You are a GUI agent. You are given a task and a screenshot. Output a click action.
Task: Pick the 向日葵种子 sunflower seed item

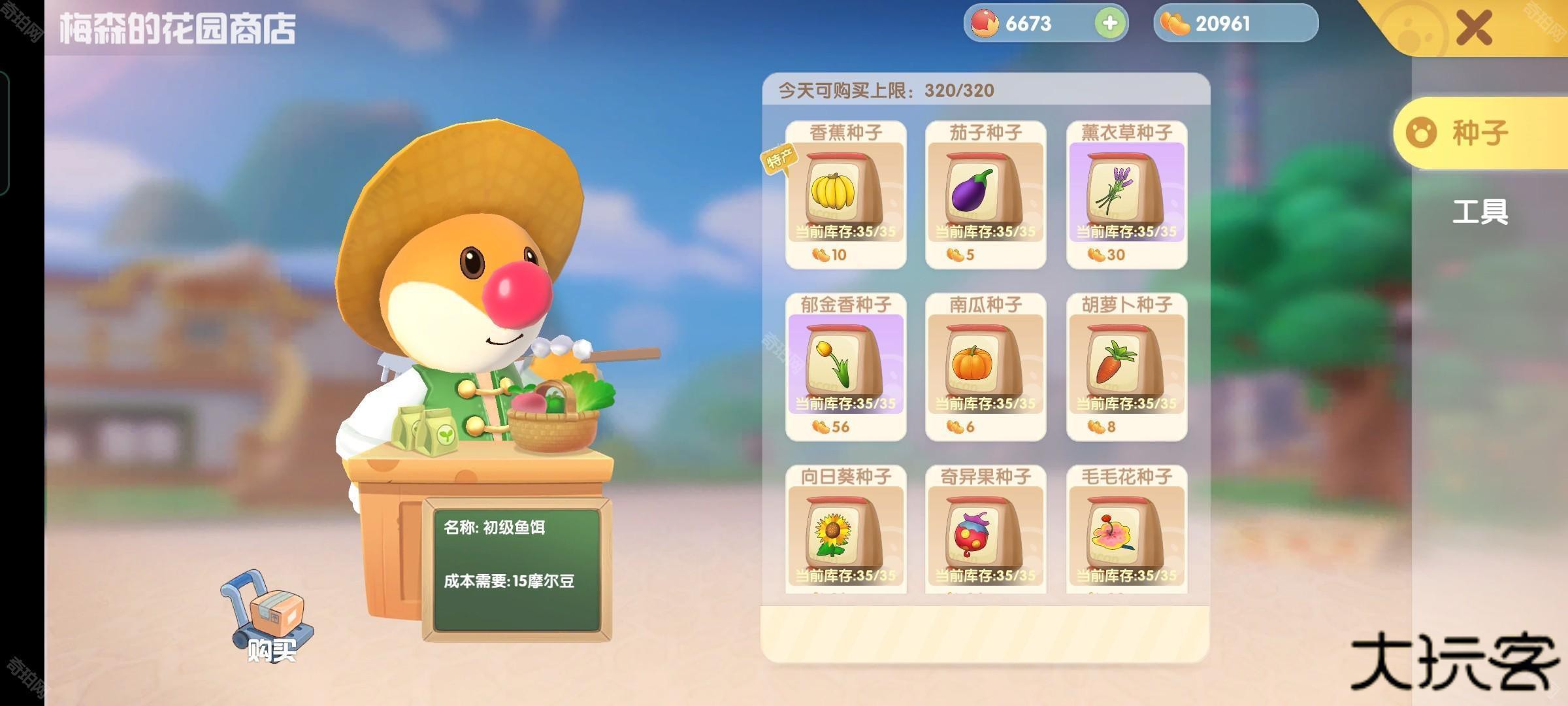click(x=845, y=533)
